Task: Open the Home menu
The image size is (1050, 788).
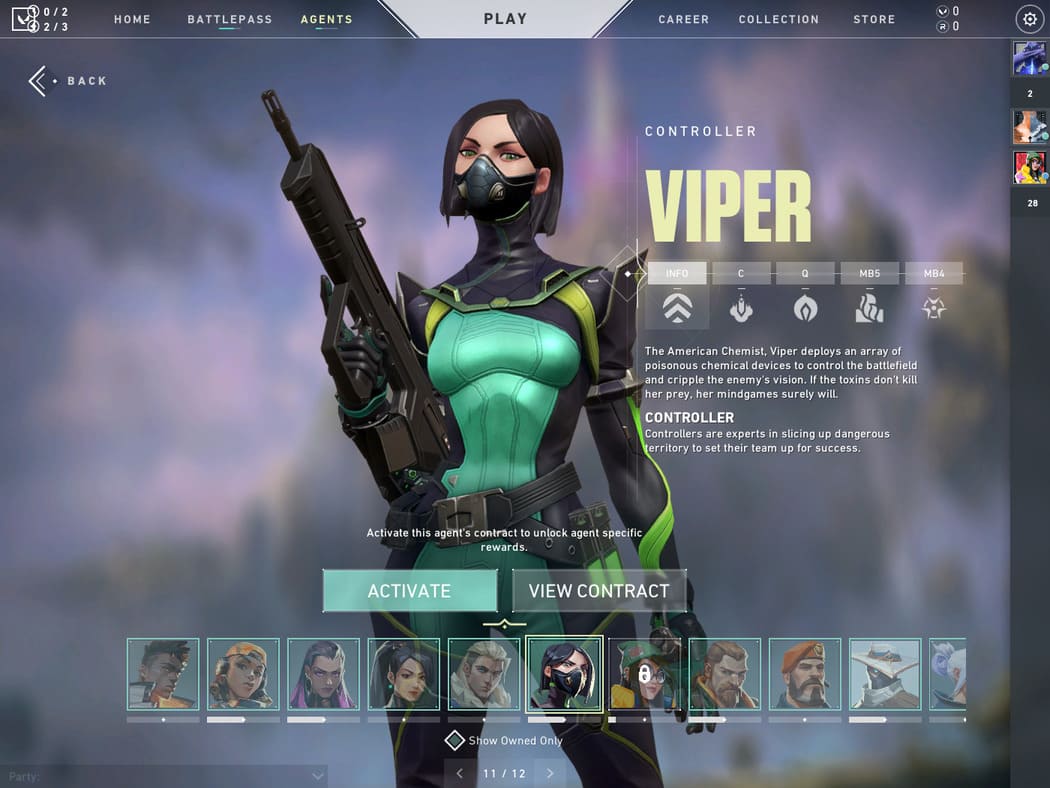Action: point(132,19)
